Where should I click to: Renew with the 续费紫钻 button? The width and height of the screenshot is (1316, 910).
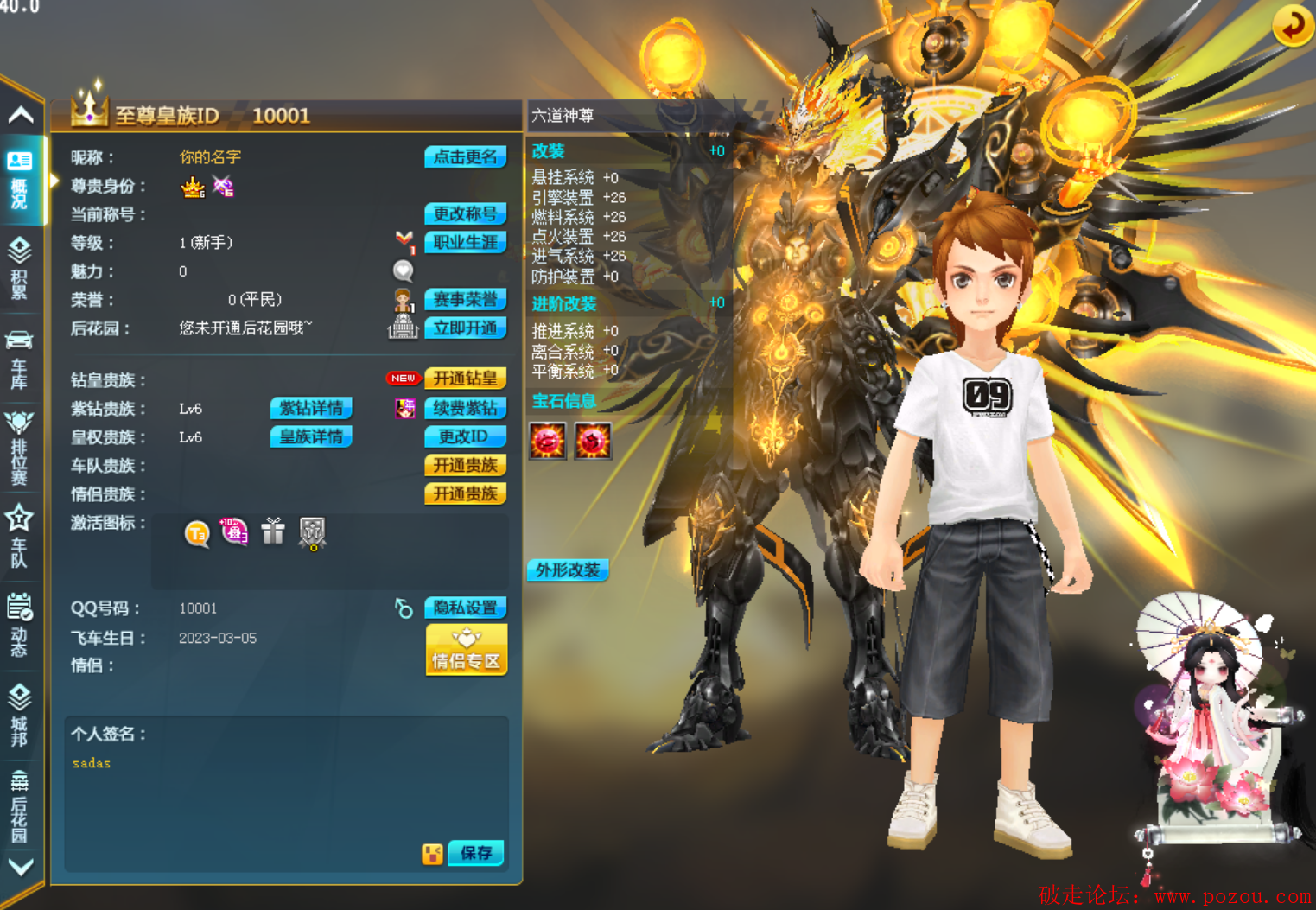tap(465, 408)
